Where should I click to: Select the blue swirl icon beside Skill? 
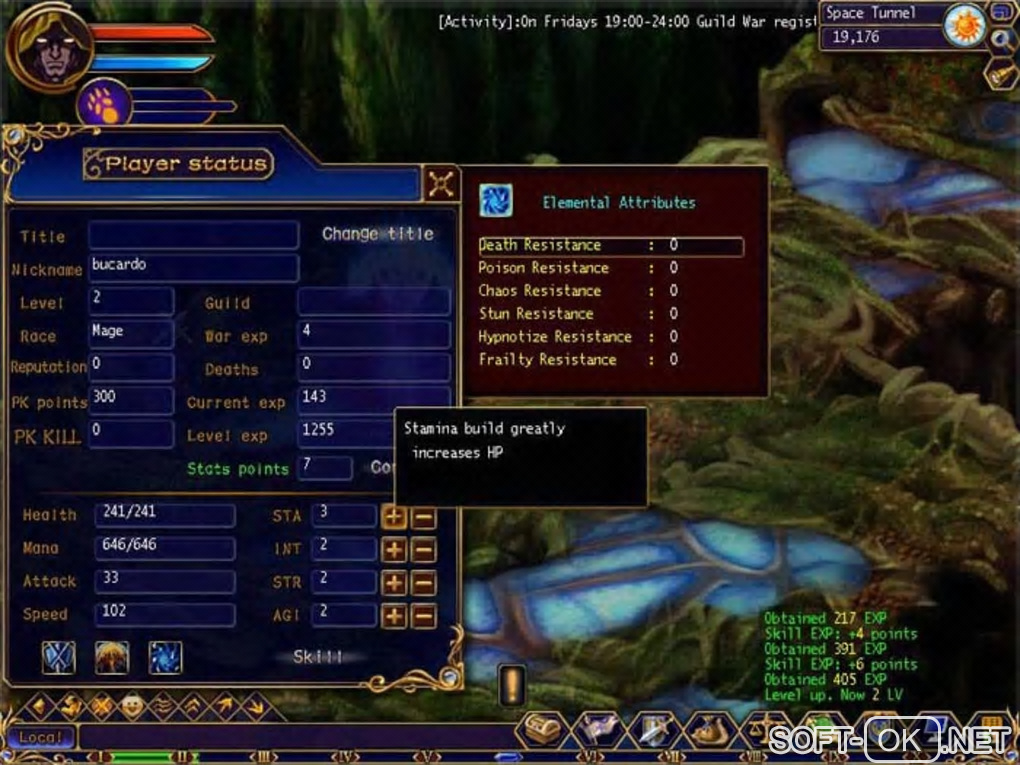click(x=165, y=657)
